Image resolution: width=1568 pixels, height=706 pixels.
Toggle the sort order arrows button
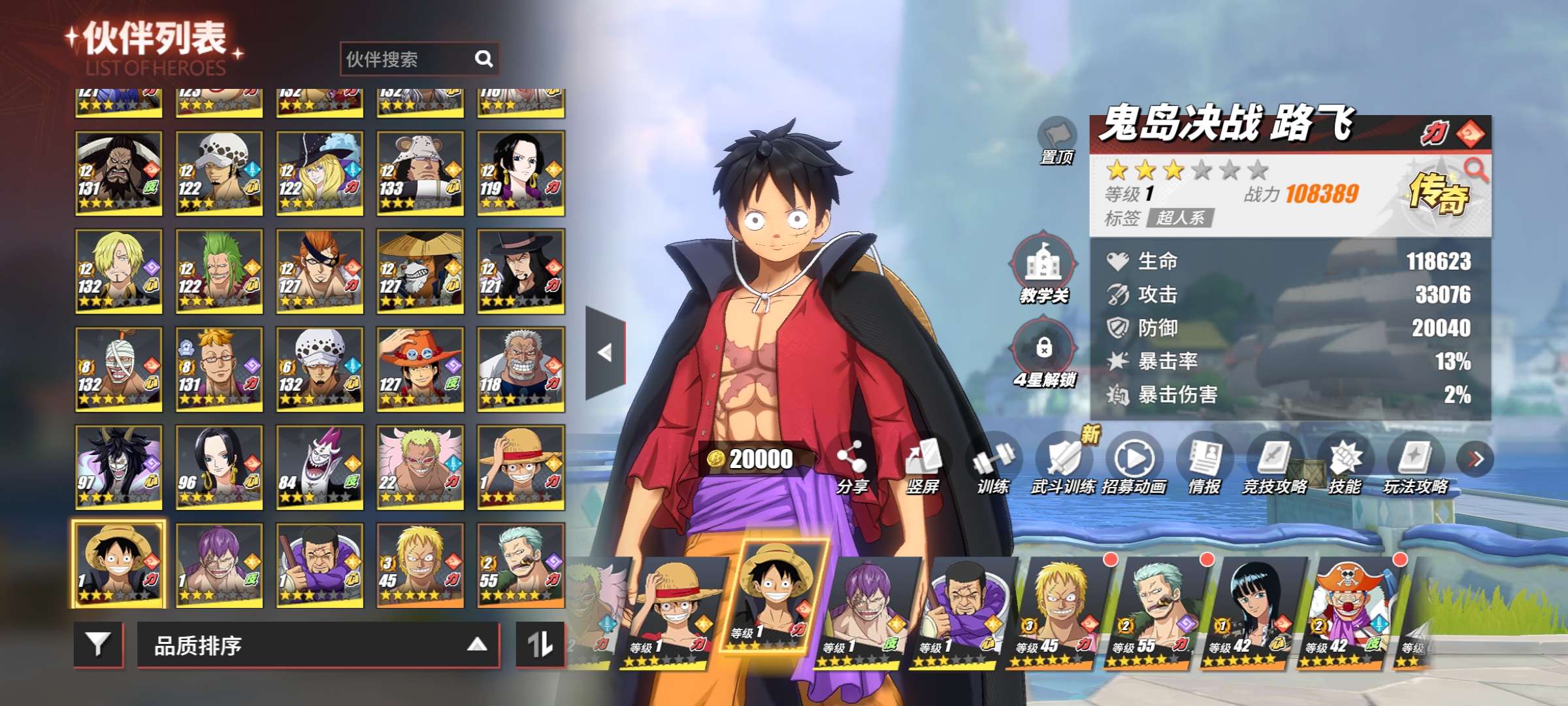[x=540, y=645]
